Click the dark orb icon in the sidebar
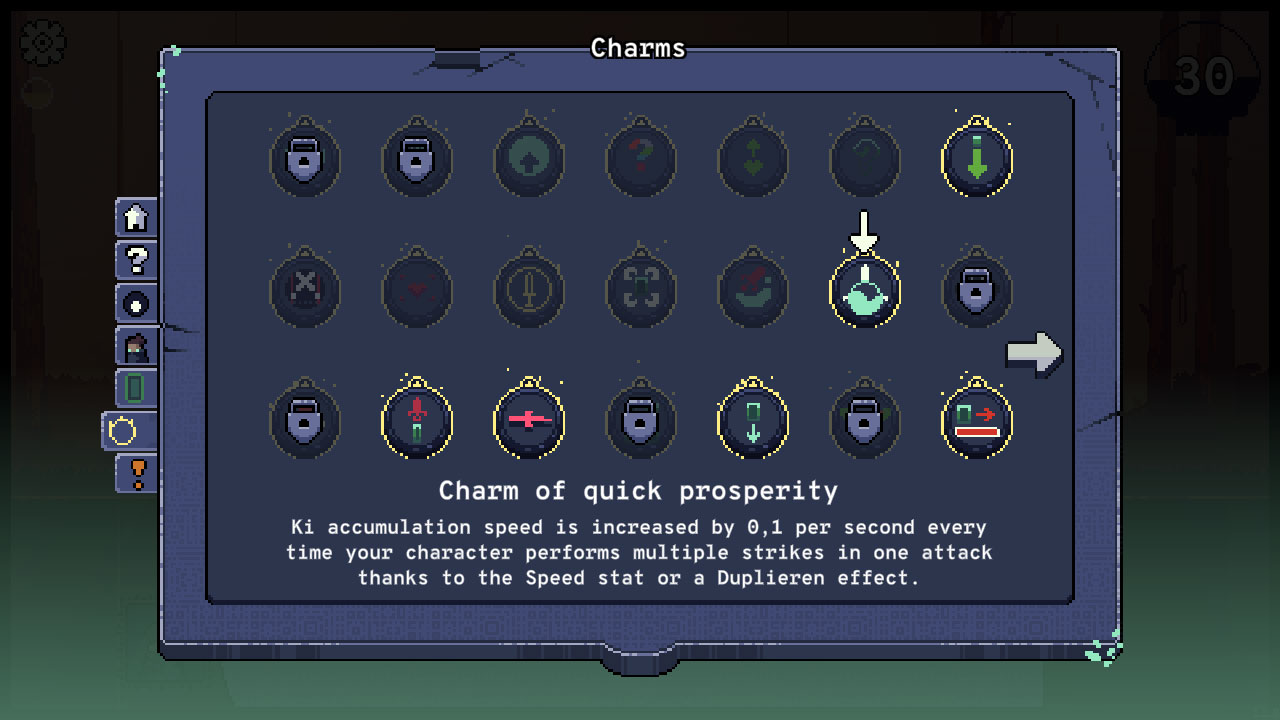Viewport: 1280px width, 720px height. click(134, 303)
